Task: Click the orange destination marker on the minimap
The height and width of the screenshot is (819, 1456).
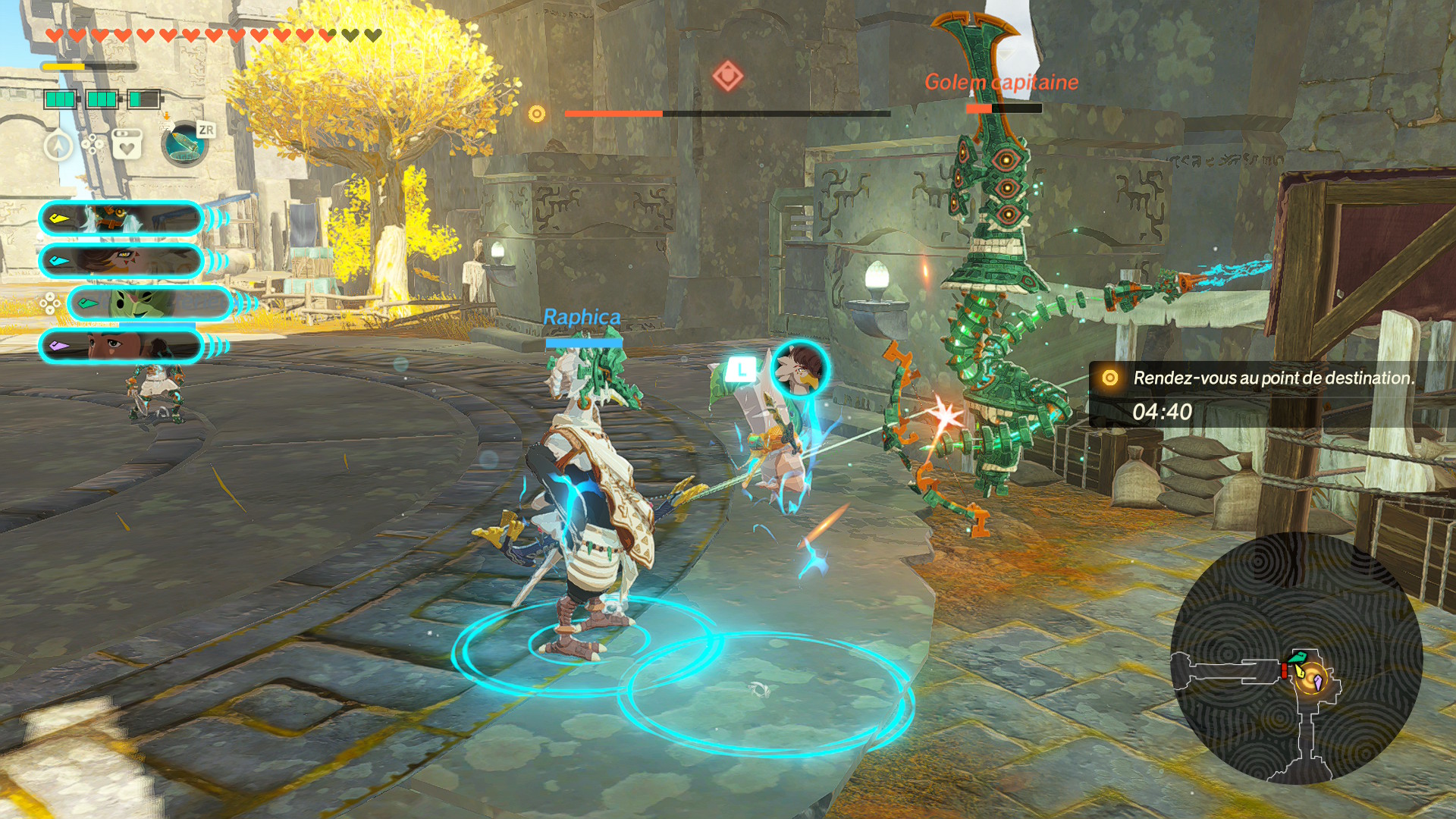Action: click(1310, 679)
